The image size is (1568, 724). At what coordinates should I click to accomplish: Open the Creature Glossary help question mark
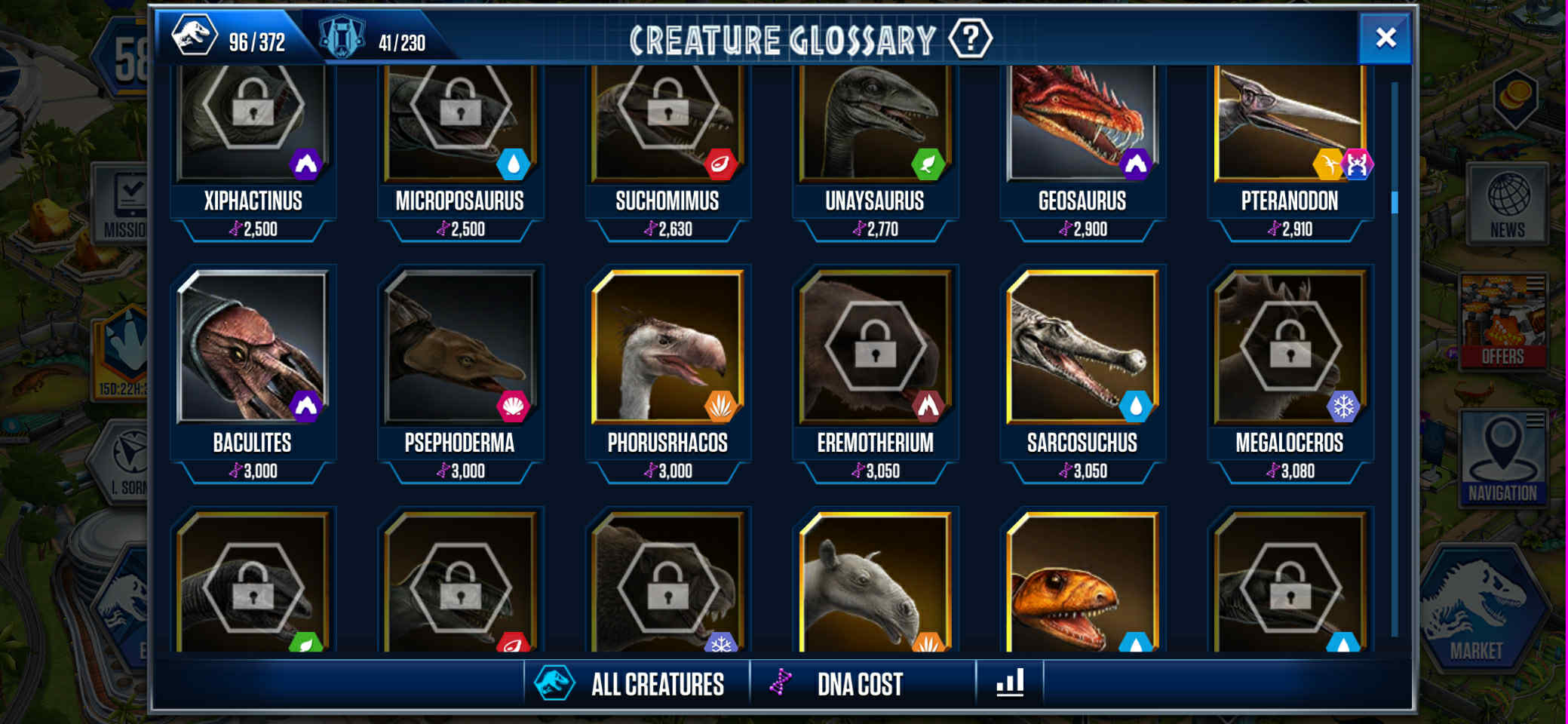[x=970, y=38]
